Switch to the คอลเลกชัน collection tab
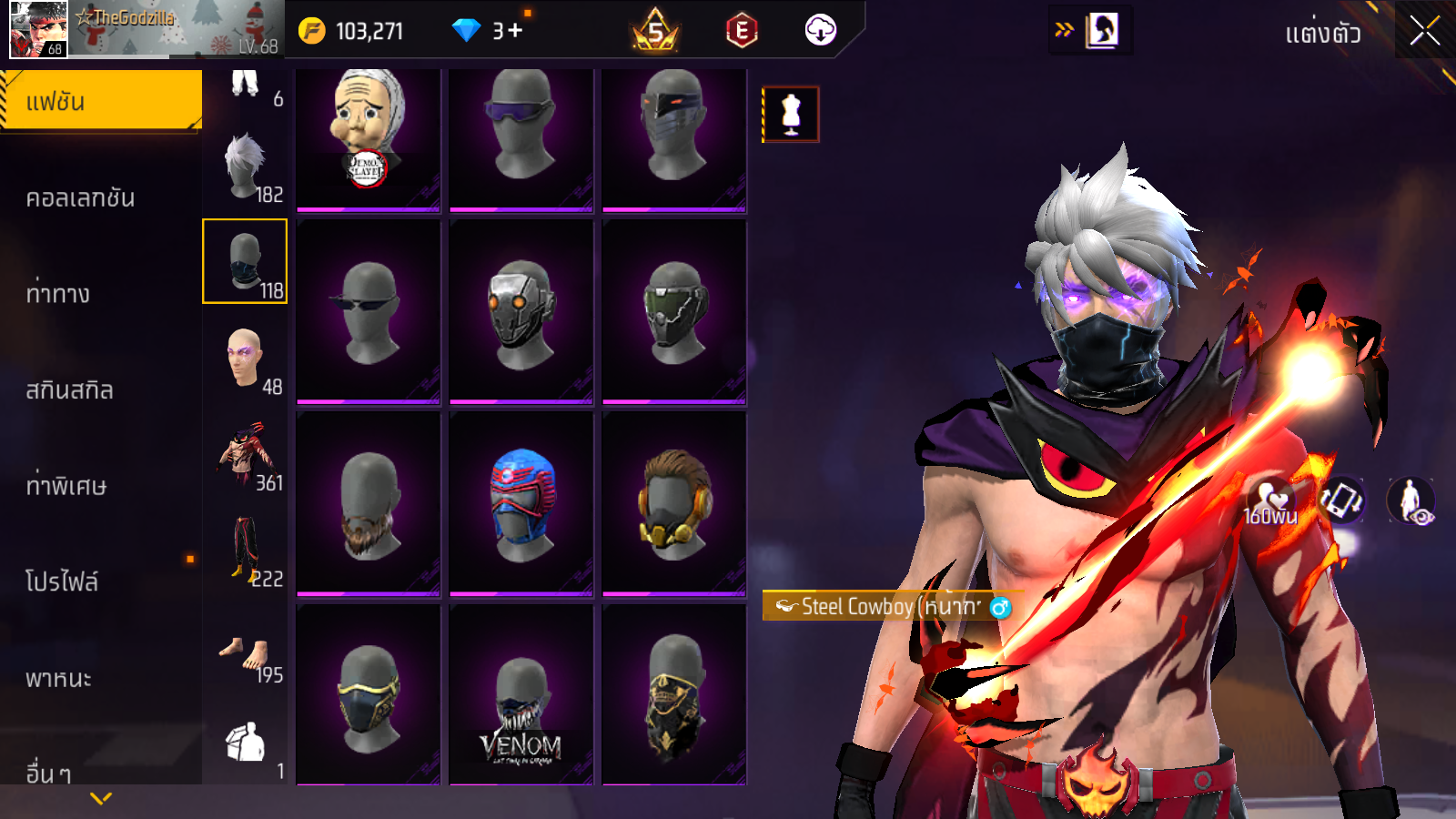This screenshot has height=819, width=1456. 81,197
